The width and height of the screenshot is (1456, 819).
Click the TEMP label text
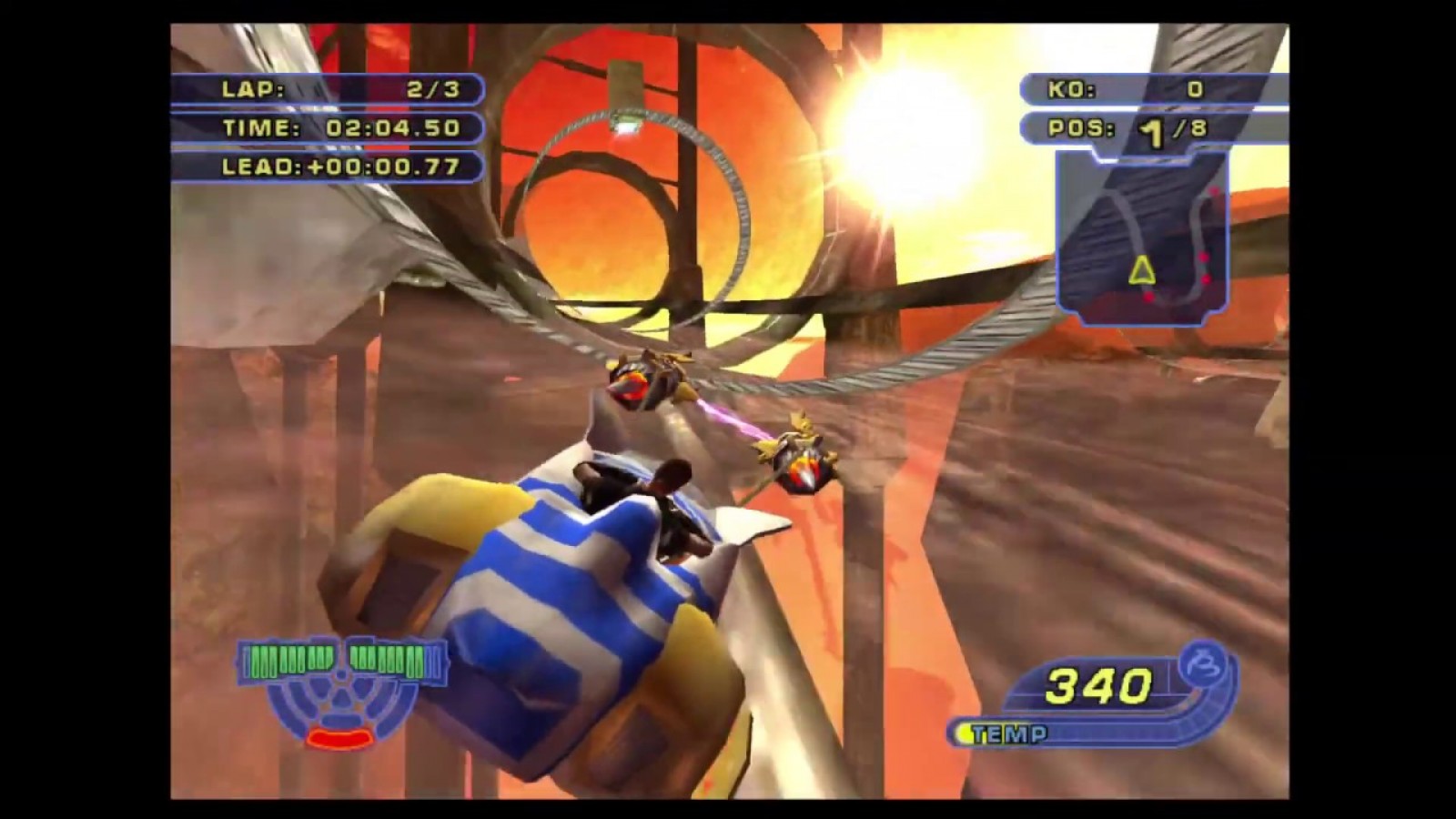pos(1010,731)
